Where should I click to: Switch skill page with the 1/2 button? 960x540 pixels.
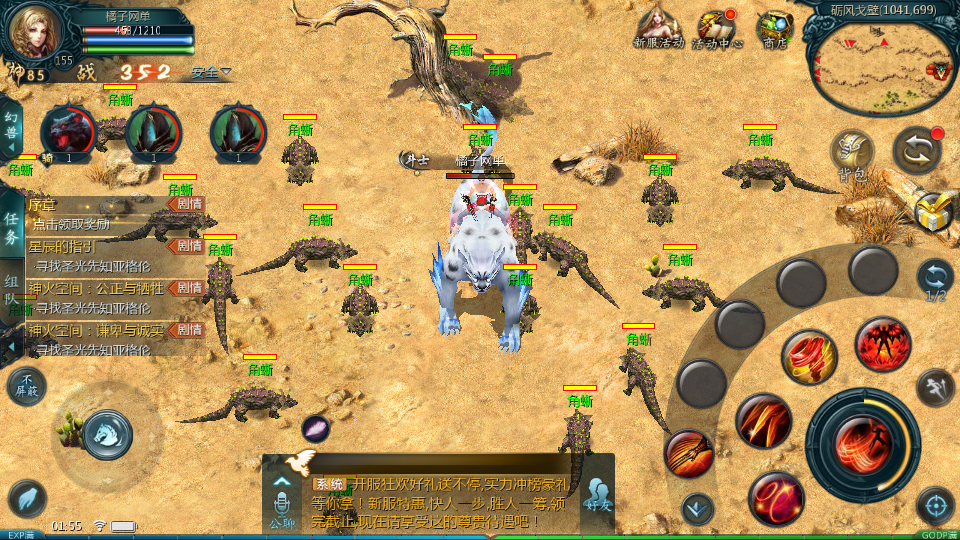tap(935, 279)
